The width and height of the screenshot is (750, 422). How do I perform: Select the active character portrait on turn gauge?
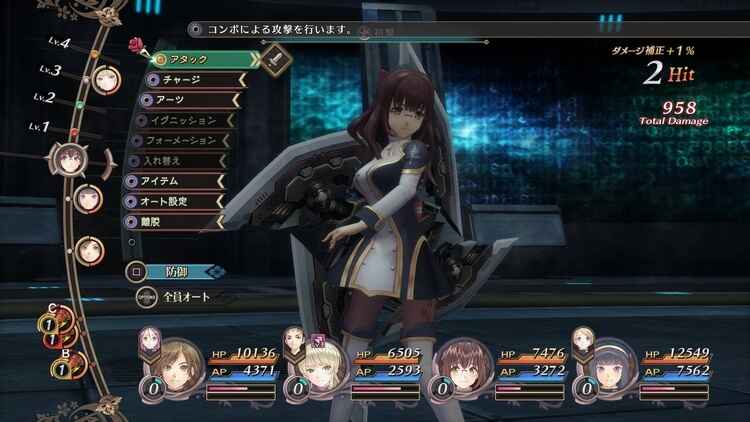(x=69, y=156)
